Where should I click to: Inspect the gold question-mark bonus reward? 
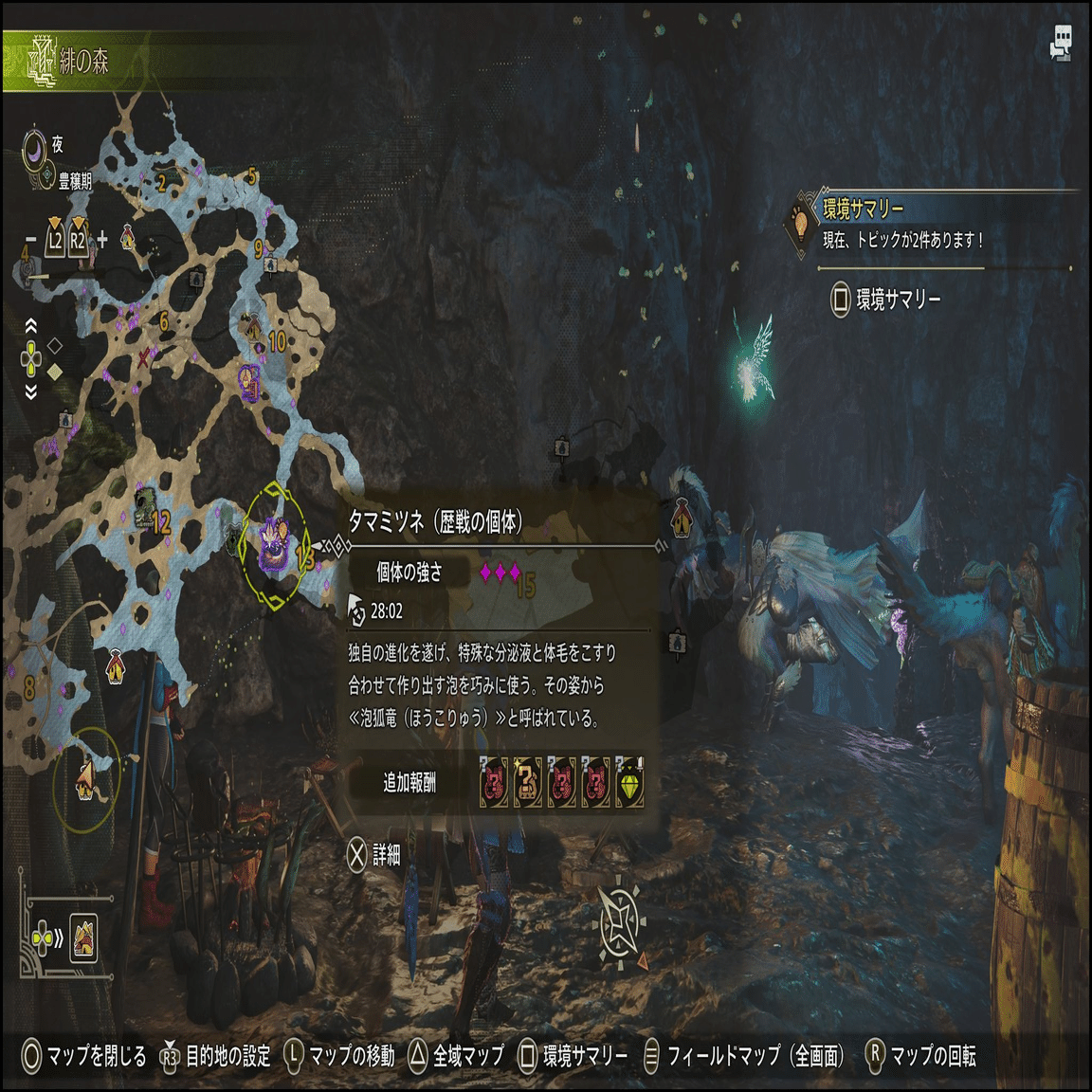(527, 783)
